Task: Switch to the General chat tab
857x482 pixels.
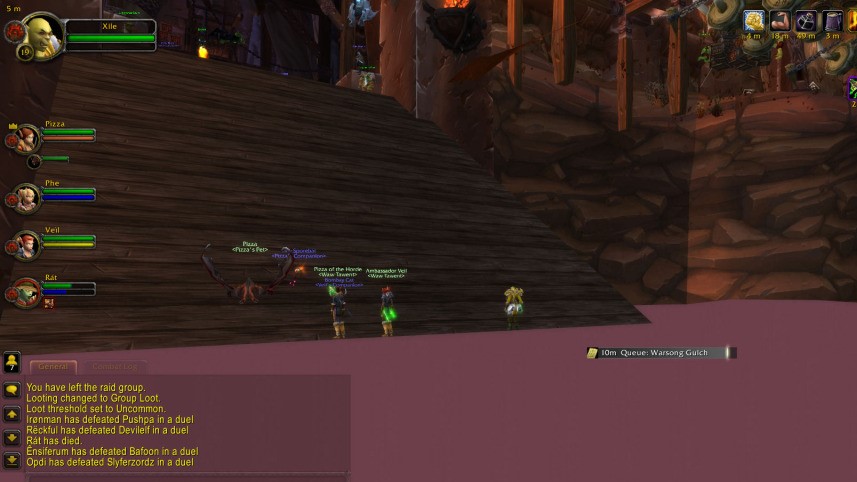Action: (x=53, y=367)
